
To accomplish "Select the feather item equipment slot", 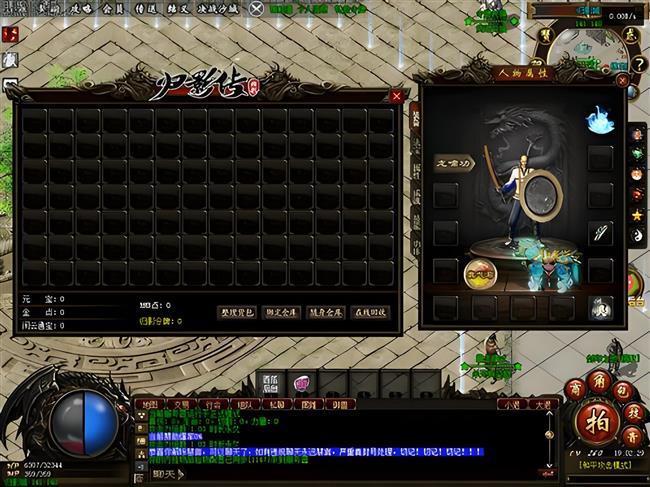I will [600, 233].
